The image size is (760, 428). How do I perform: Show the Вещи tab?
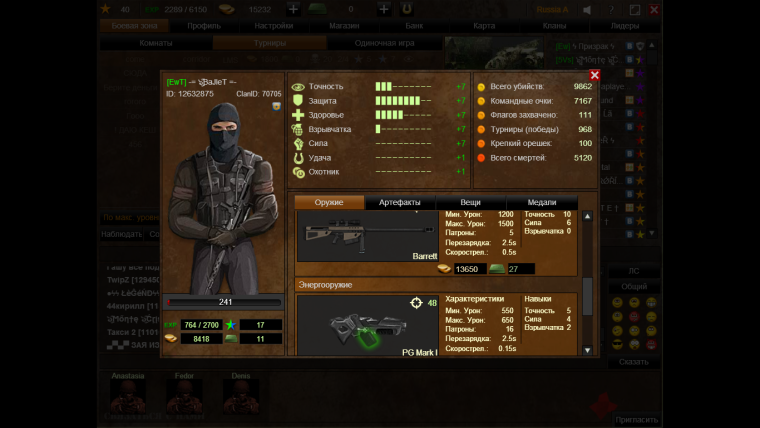[471, 202]
